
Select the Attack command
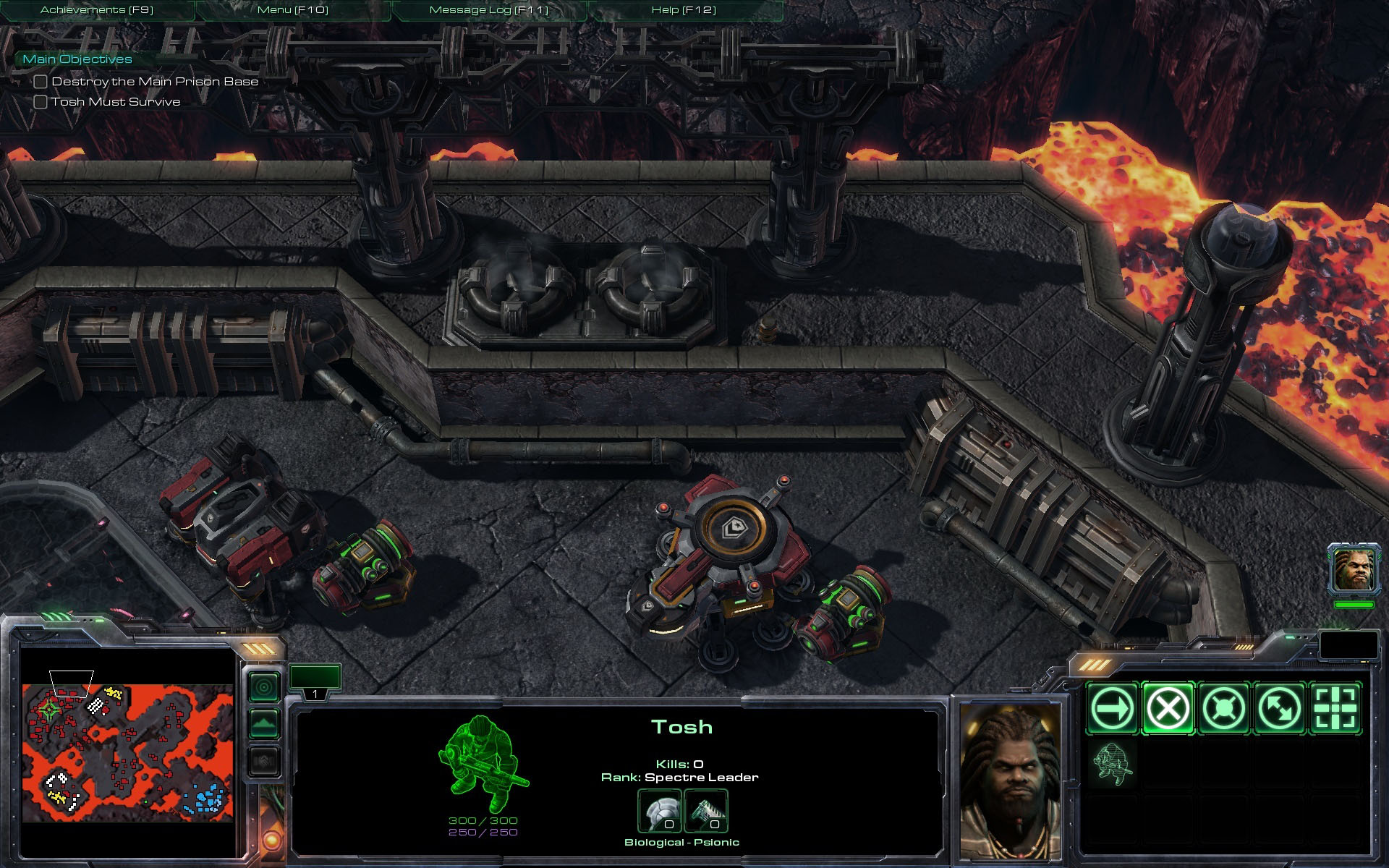click(1335, 708)
